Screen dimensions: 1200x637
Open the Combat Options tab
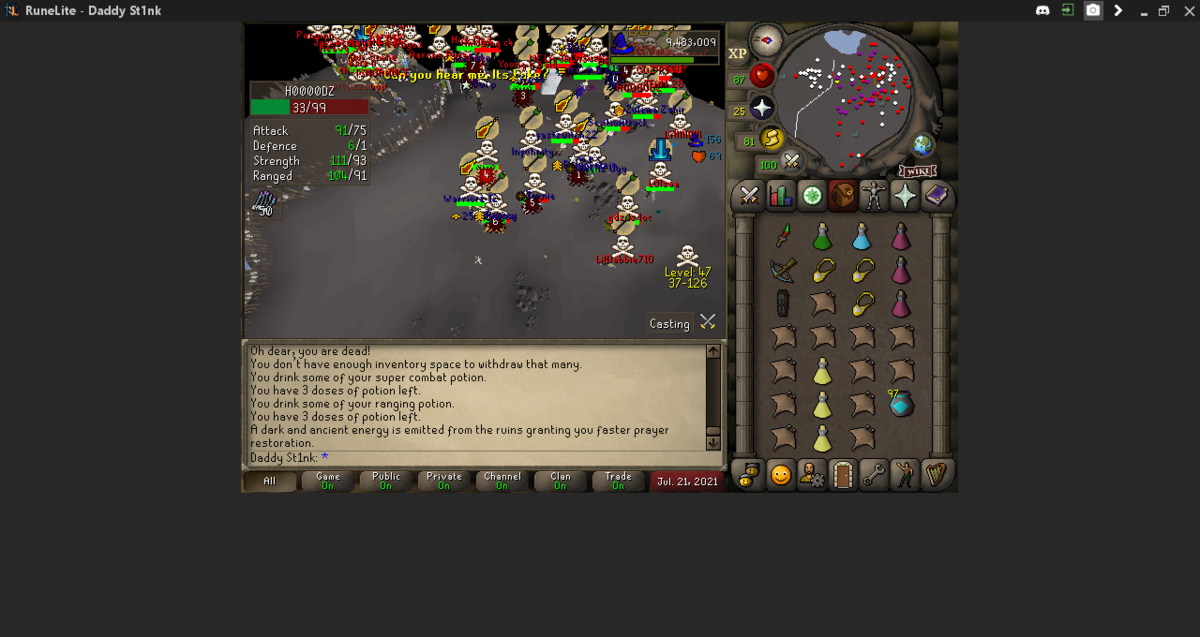point(749,197)
